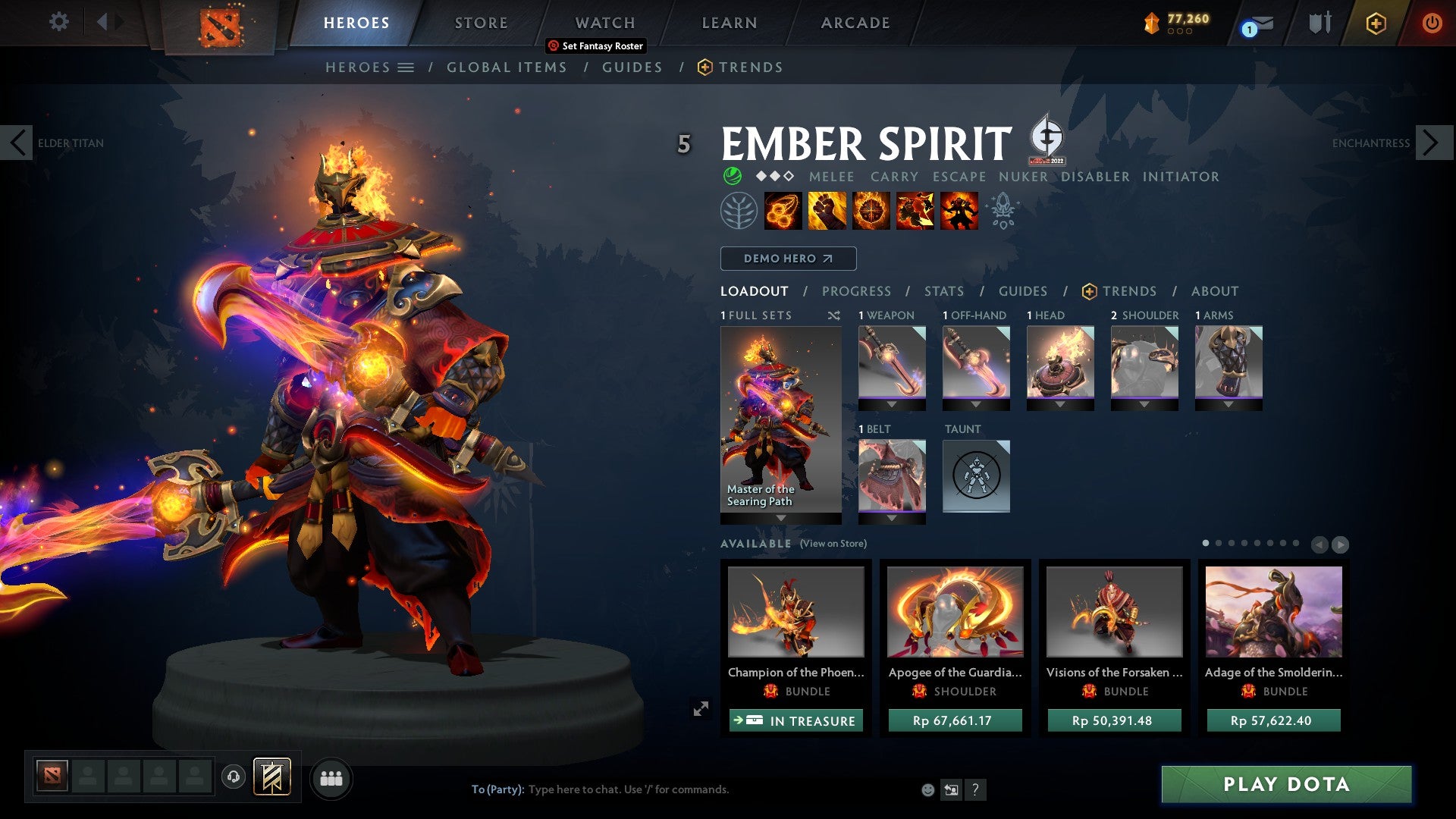Click the power button to exit Dota
1456x819 pixels.
click(1432, 23)
